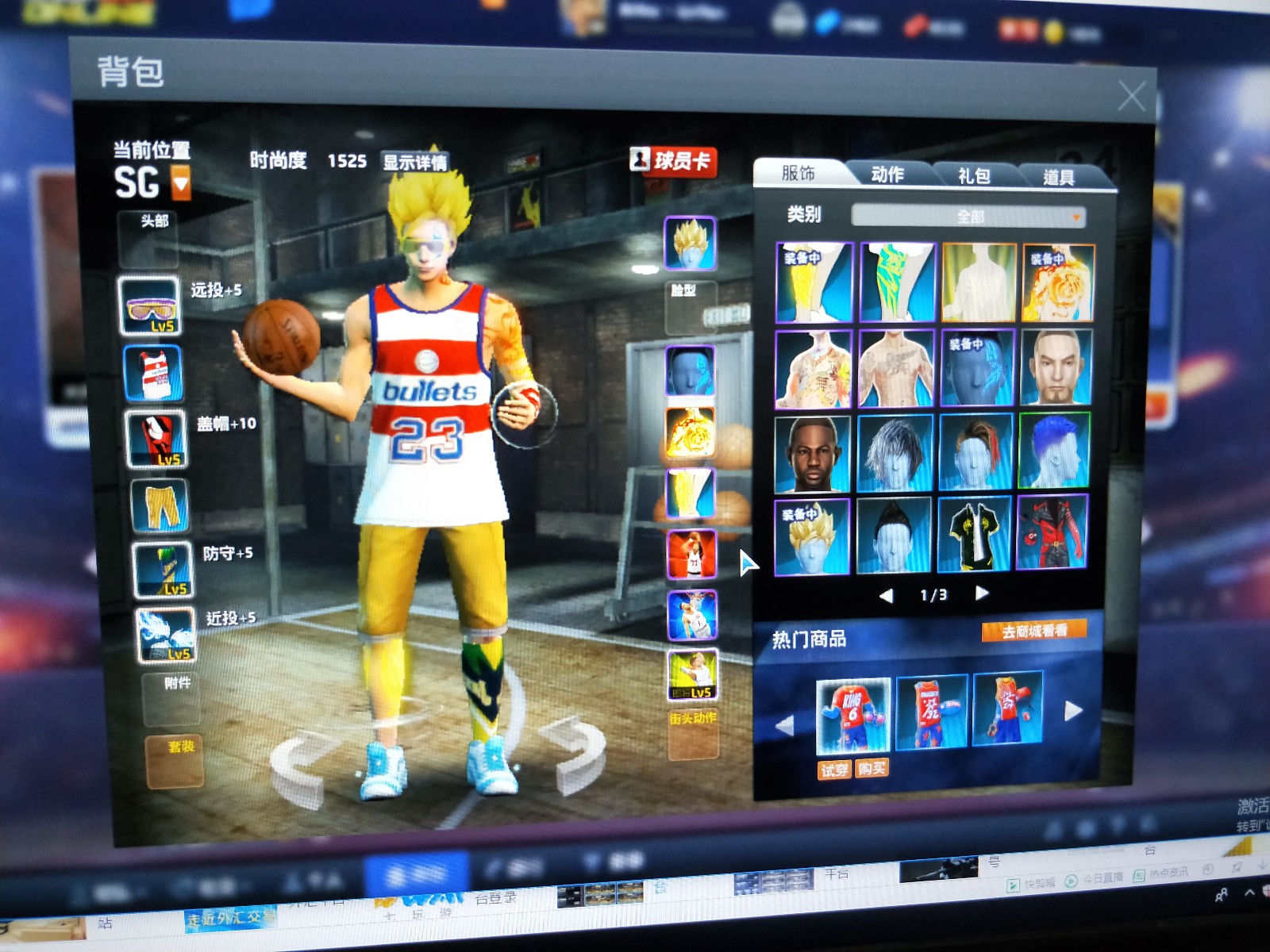Image resolution: width=1270 pixels, height=952 pixels.
Task: Select the bullets jersey equipment slot
Action: pos(152,373)
